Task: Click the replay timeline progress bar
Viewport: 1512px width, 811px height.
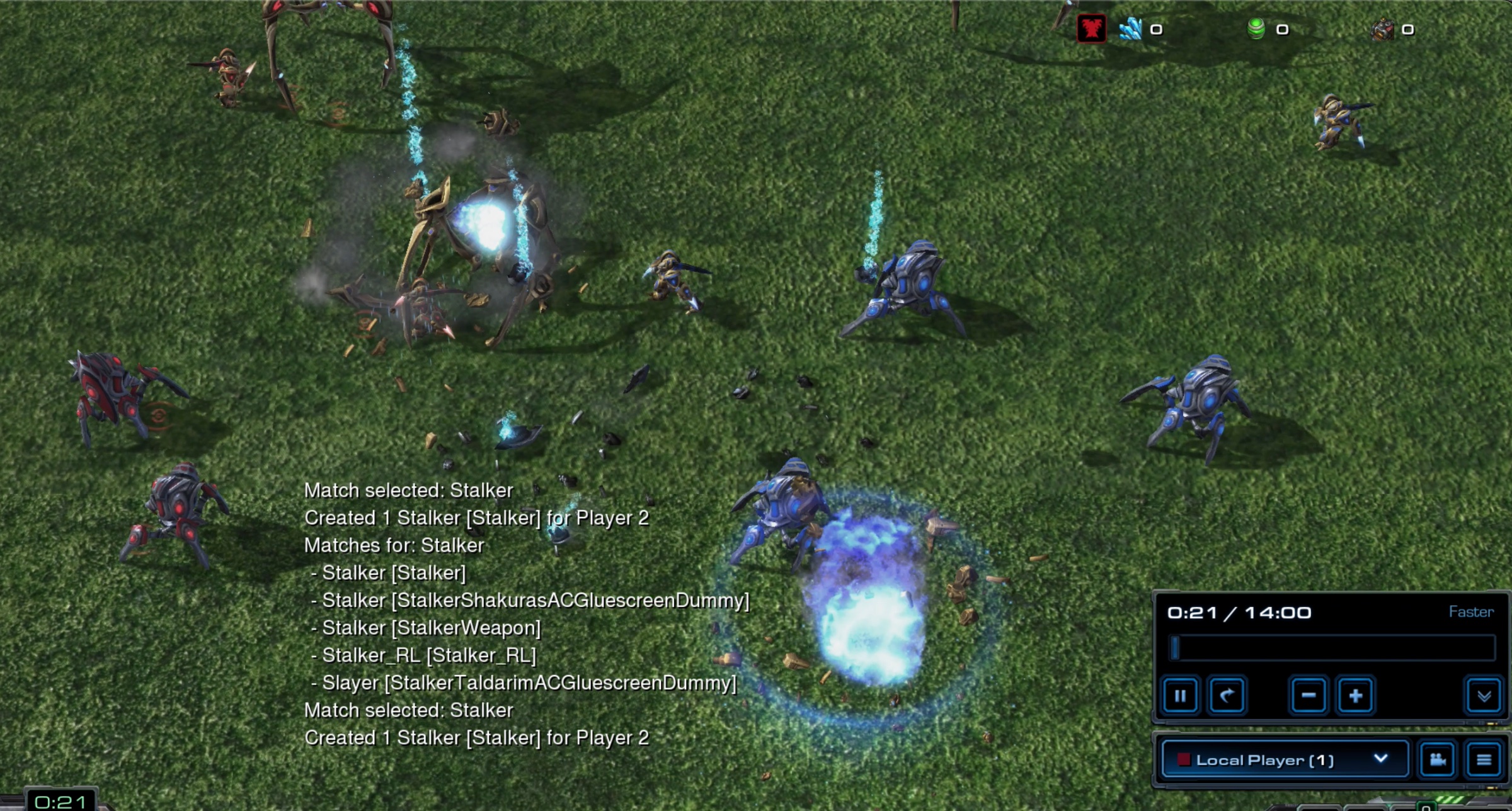Action: click(x=1332, y=648)
